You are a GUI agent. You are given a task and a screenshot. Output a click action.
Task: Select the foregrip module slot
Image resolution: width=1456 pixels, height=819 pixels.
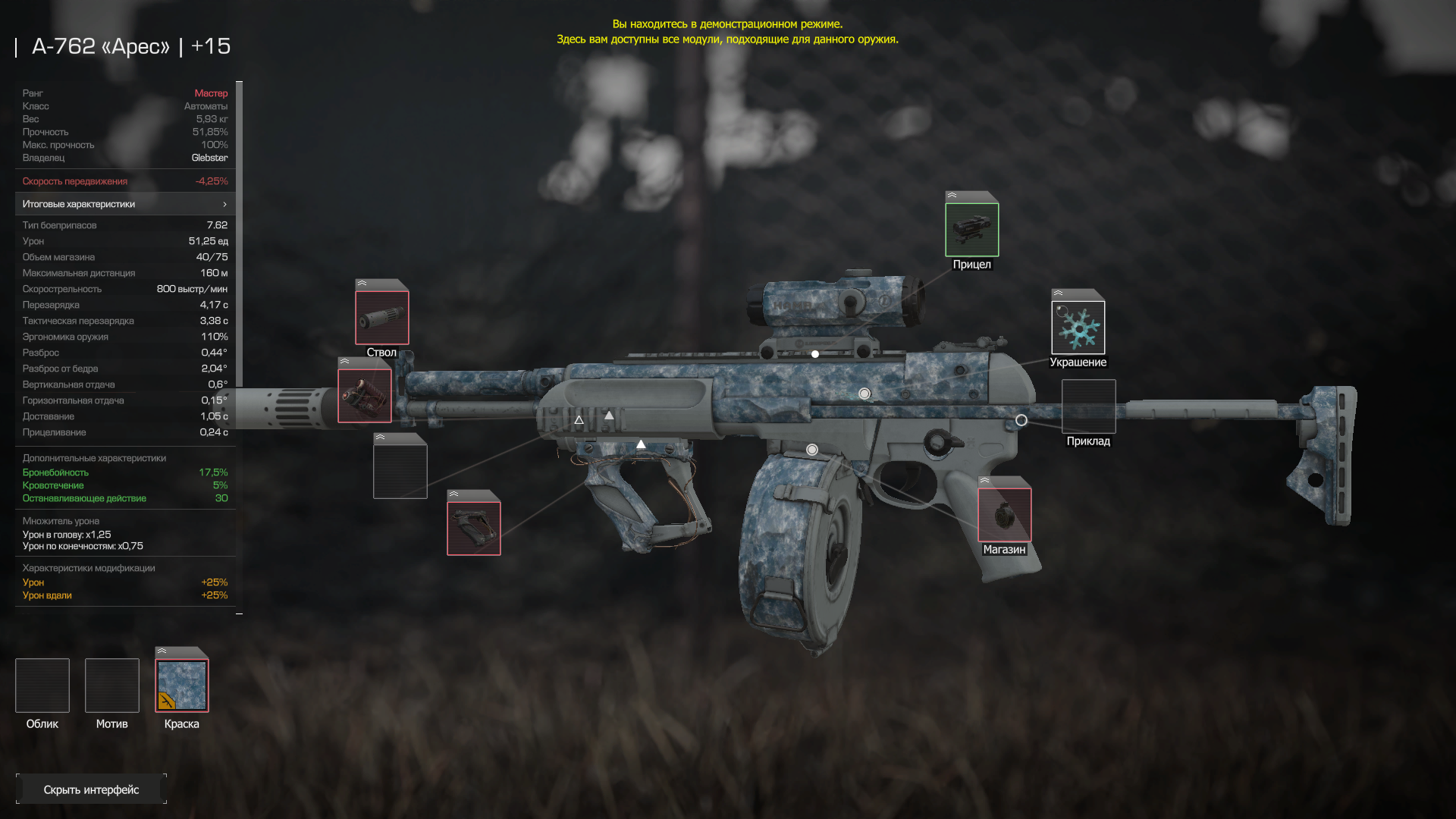point(473,528)
